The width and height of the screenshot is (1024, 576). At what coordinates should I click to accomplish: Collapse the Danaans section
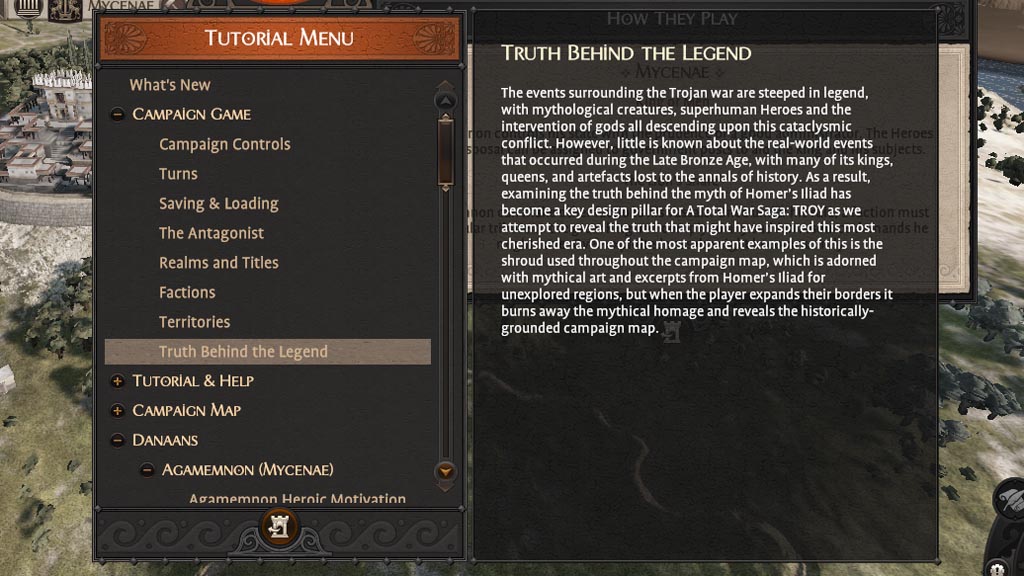[x=117, y=440]
